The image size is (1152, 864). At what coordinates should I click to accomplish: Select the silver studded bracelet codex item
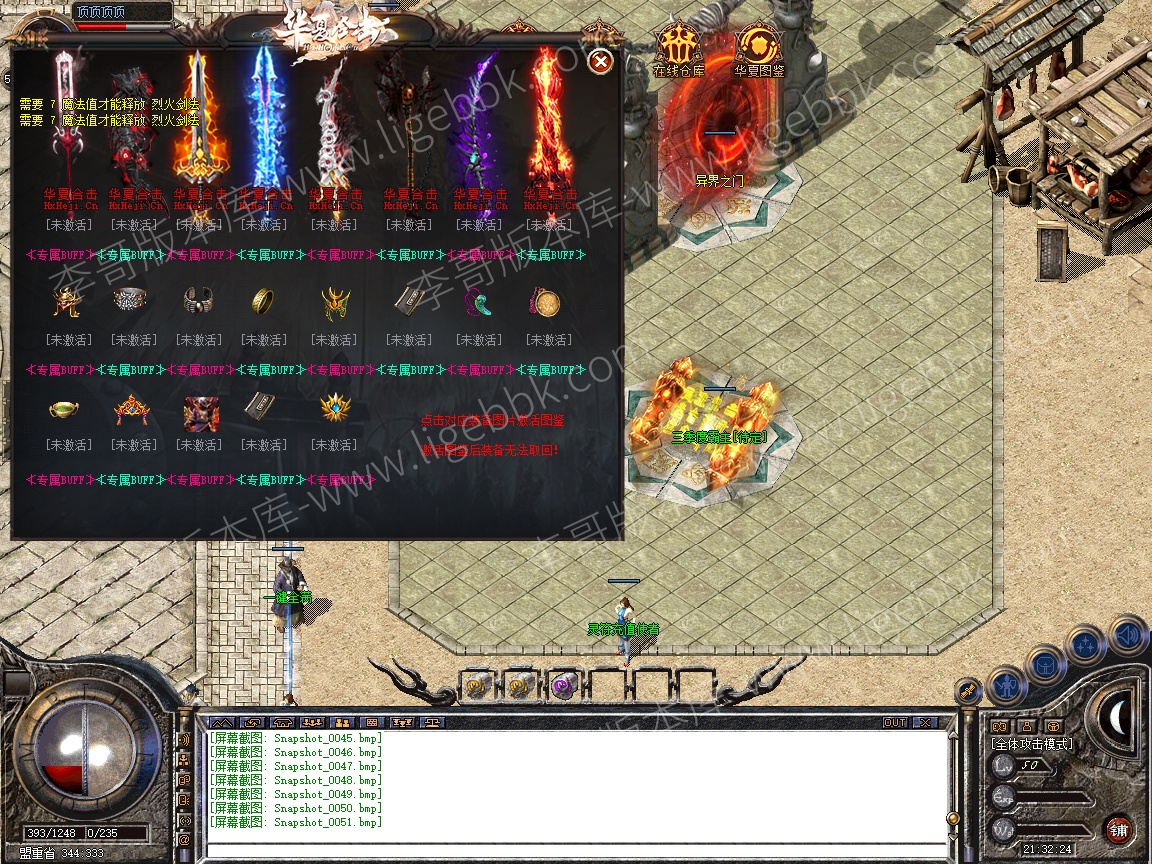pos(129,299)
